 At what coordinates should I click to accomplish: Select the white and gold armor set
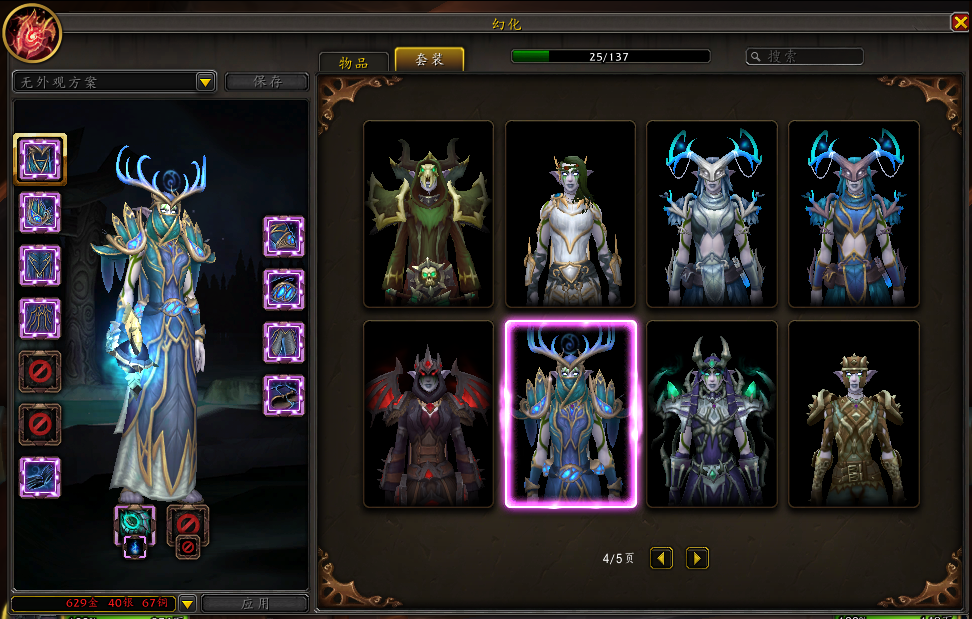570,214
